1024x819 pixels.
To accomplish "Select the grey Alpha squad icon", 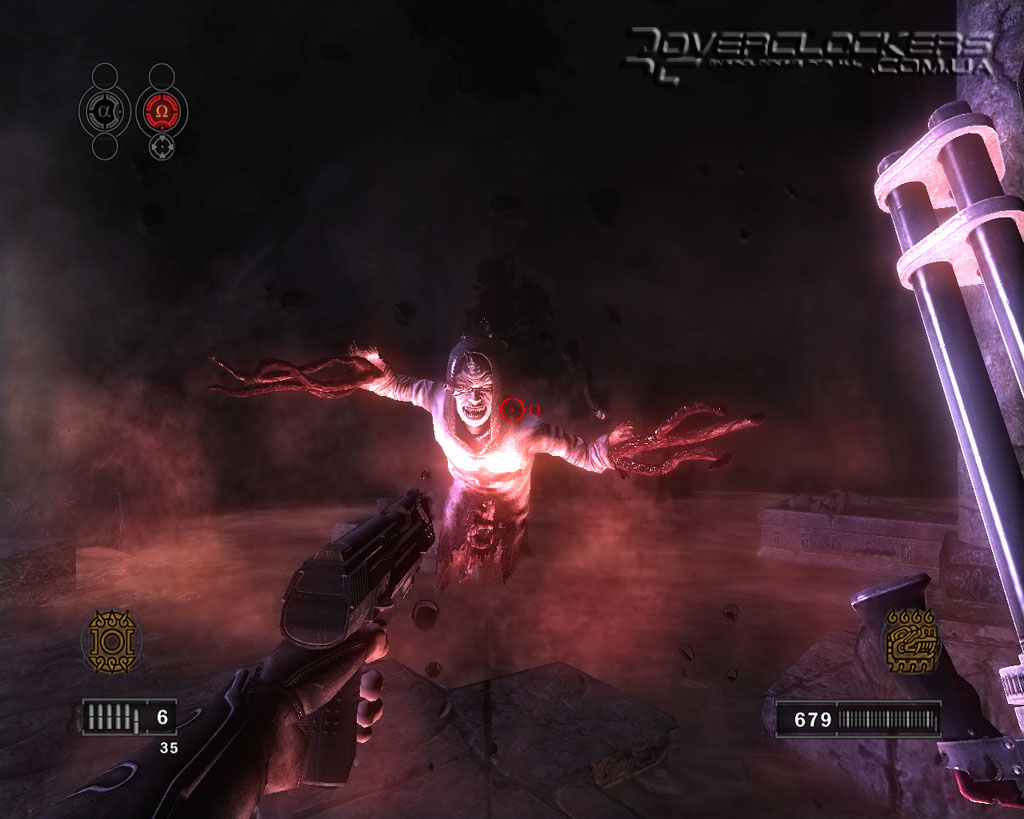I will [x=104, y=110].
